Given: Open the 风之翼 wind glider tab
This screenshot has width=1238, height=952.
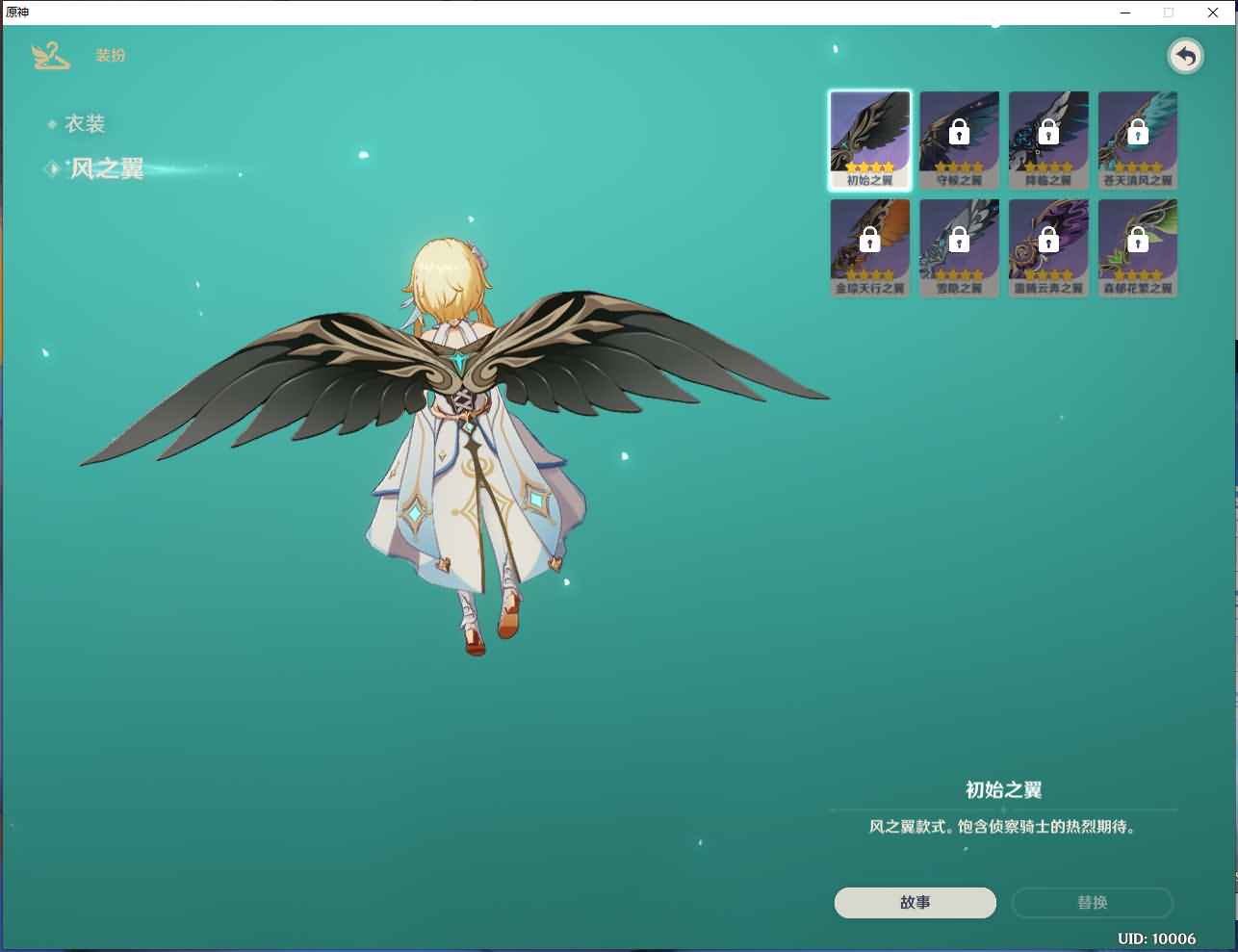Looking at the screenshot, I should coord(106,169).
